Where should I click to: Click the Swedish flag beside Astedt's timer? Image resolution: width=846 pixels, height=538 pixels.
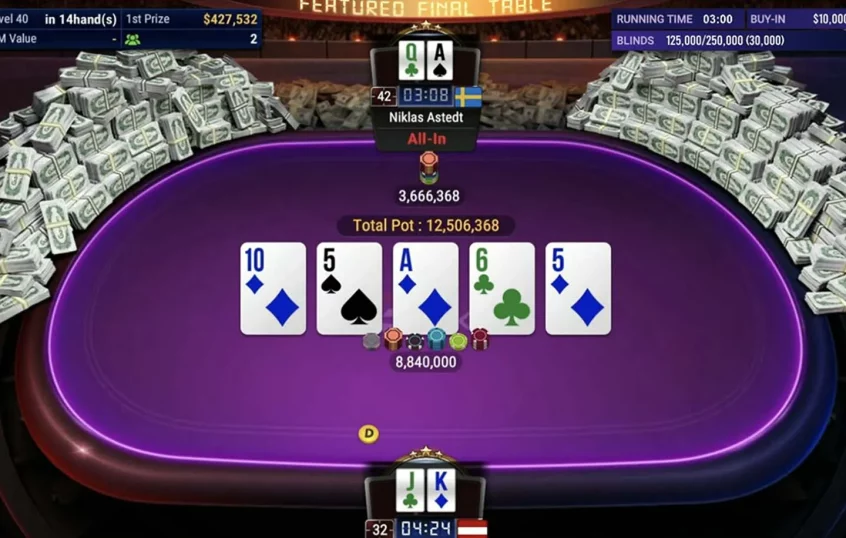(468, 97)
